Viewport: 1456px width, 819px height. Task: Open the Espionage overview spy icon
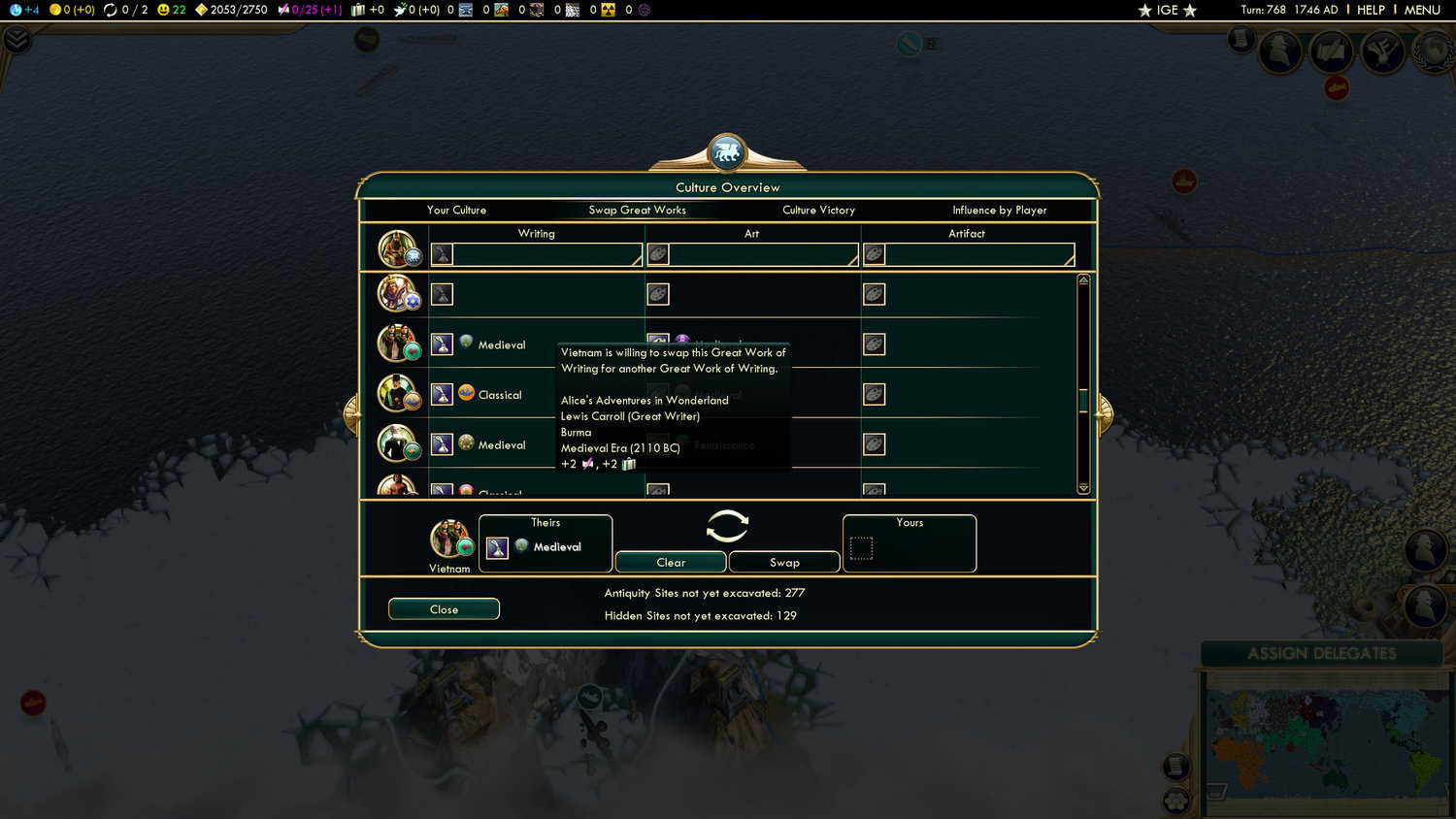click(x=1279, y=50)
